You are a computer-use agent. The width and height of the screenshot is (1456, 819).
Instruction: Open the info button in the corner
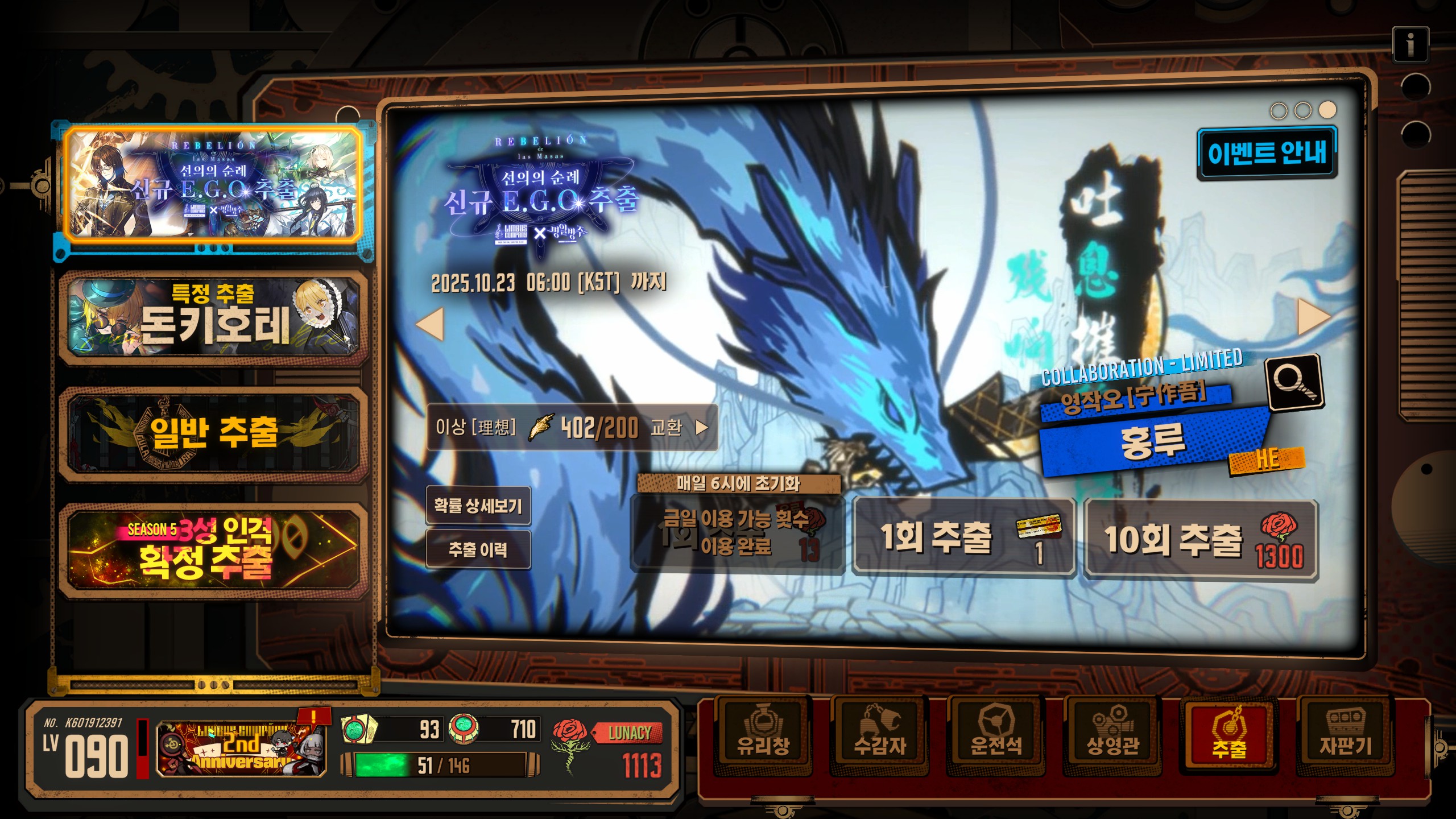(x=1410, y=44)
